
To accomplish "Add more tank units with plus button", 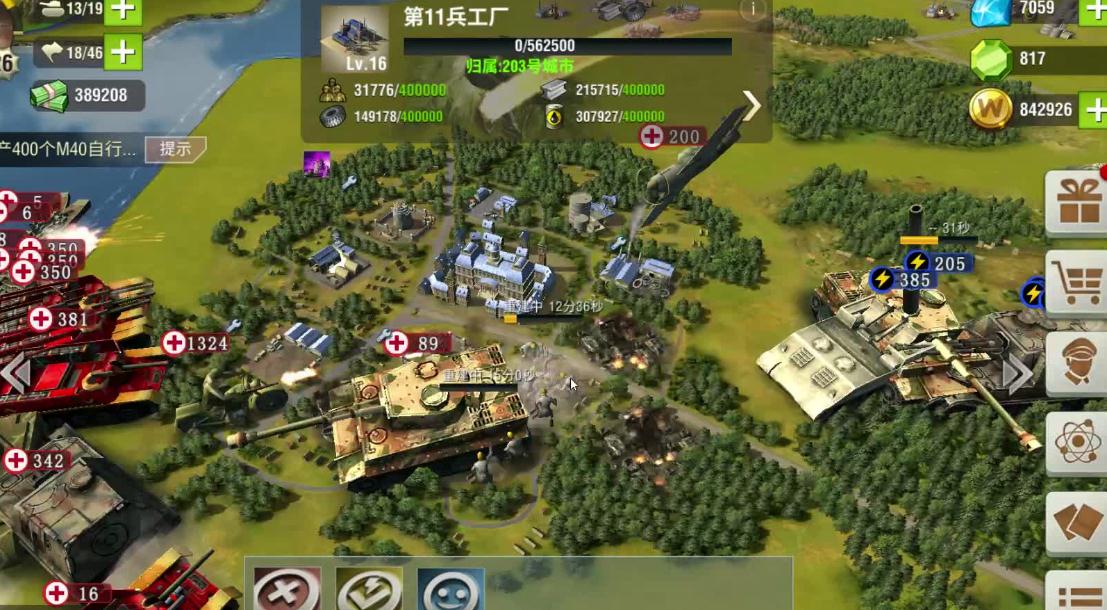I will (x=123, y=10).
